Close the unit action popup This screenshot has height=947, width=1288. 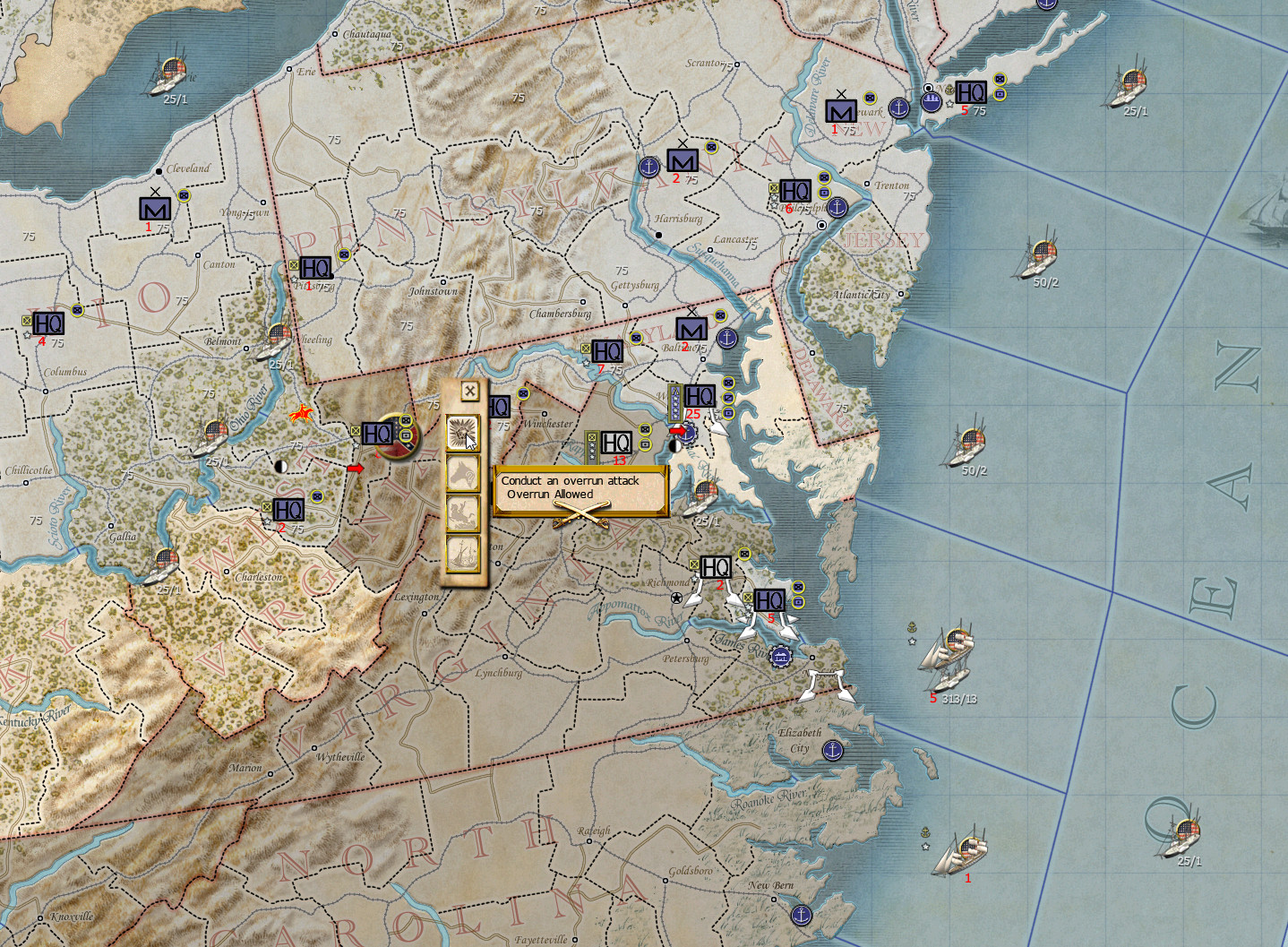[x=469, y=391]
